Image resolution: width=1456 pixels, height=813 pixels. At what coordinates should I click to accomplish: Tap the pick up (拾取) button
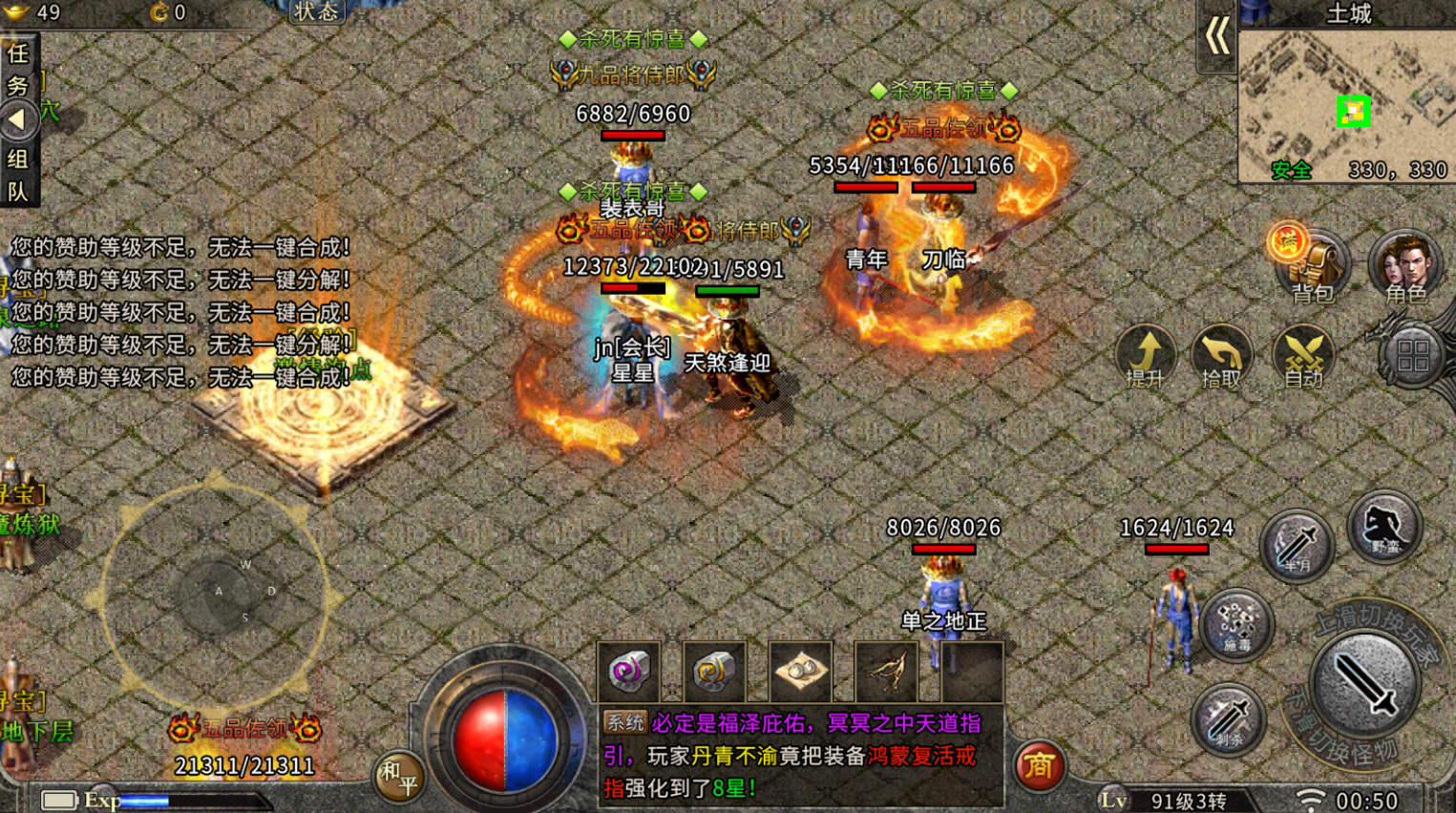click(1221, 357)
